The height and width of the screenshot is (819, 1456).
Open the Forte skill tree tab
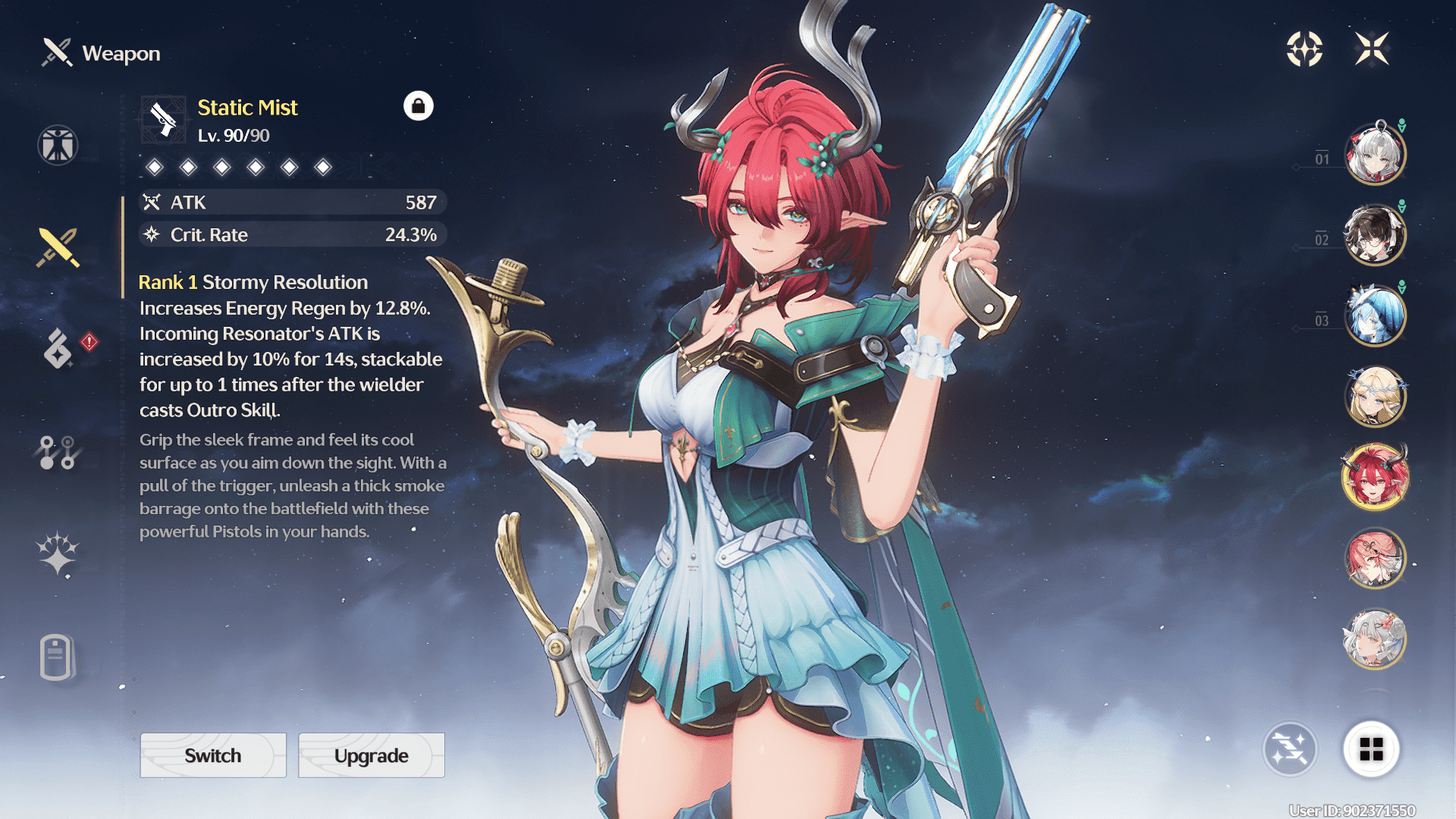click(58, 453)
